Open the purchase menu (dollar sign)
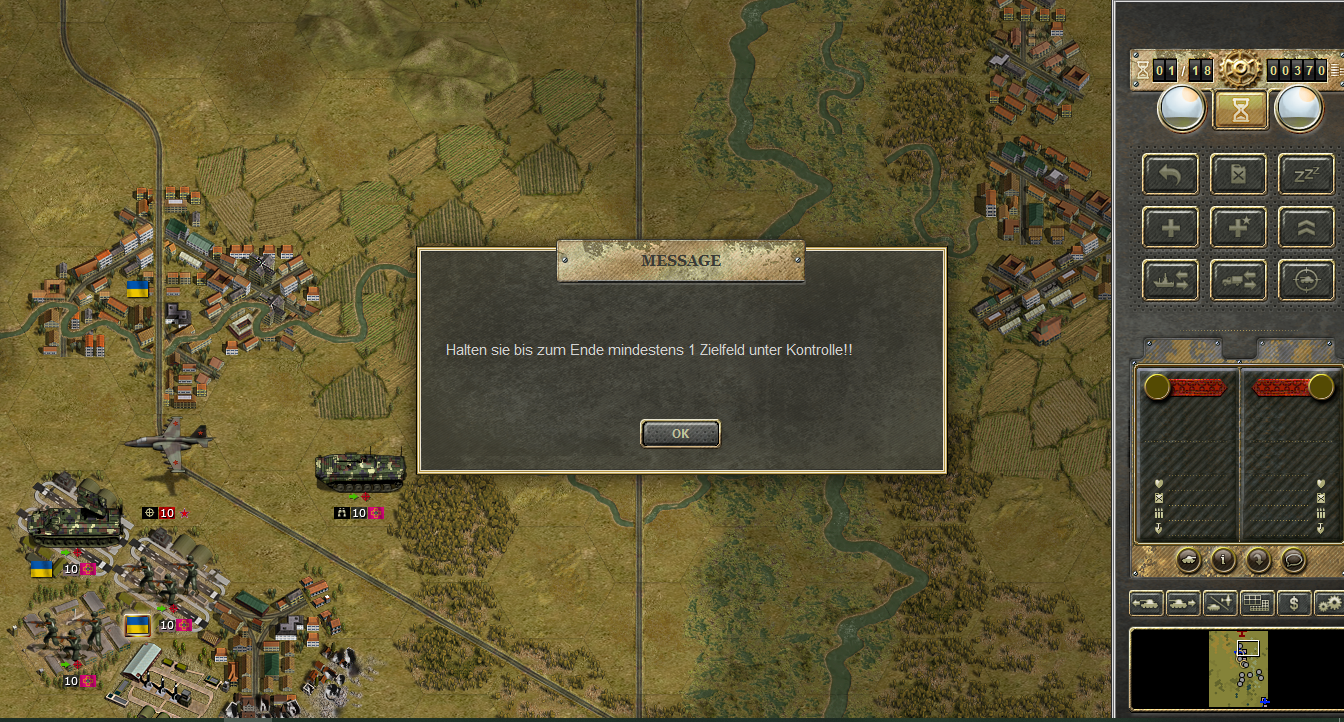 pos(1294,603)
